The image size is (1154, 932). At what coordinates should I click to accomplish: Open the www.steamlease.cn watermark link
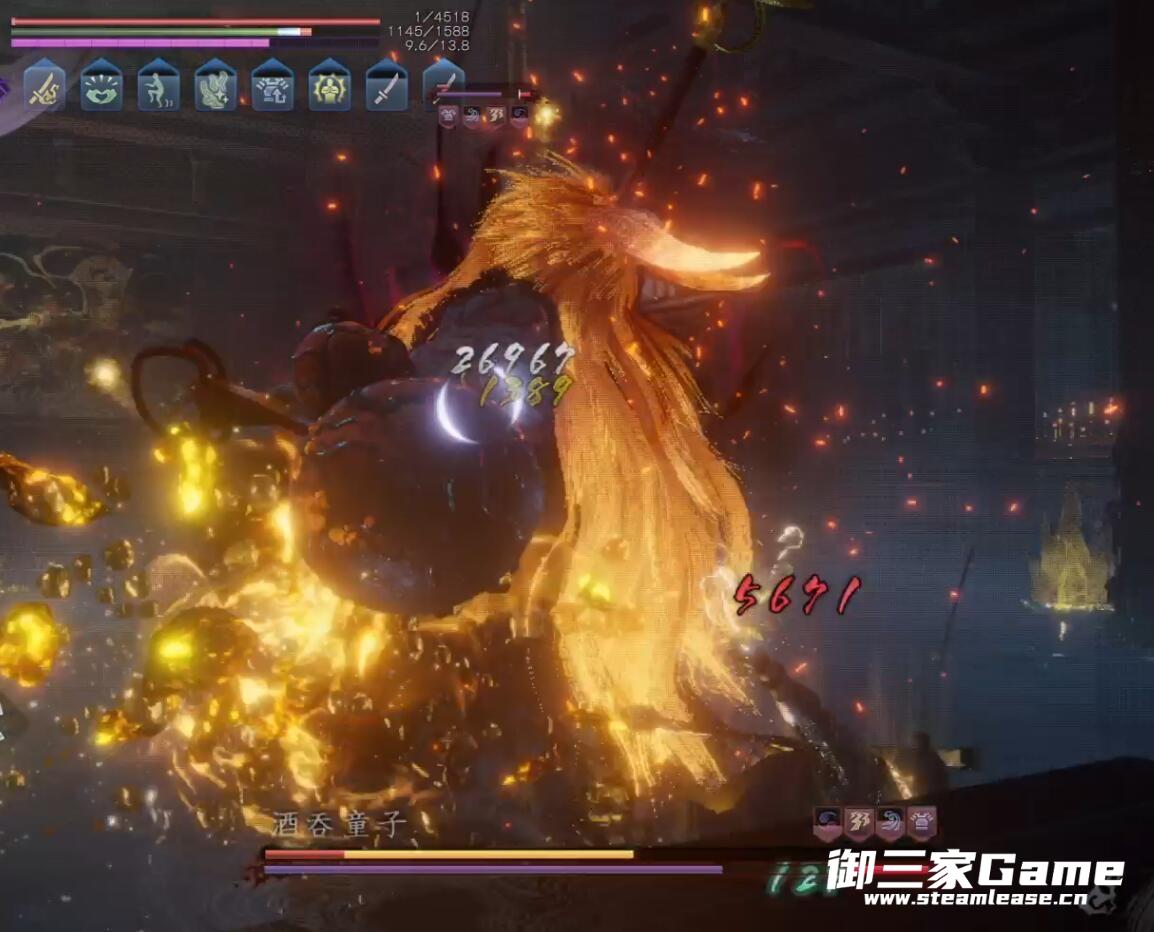coord(975,898)
